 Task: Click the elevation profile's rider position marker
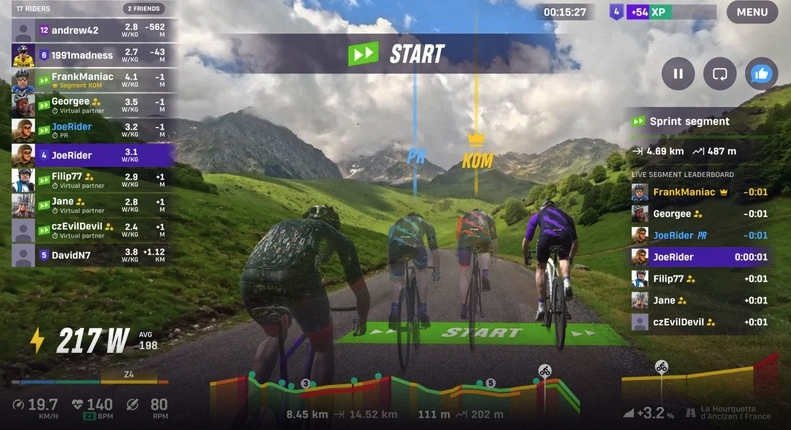click(x=544, y=371)
